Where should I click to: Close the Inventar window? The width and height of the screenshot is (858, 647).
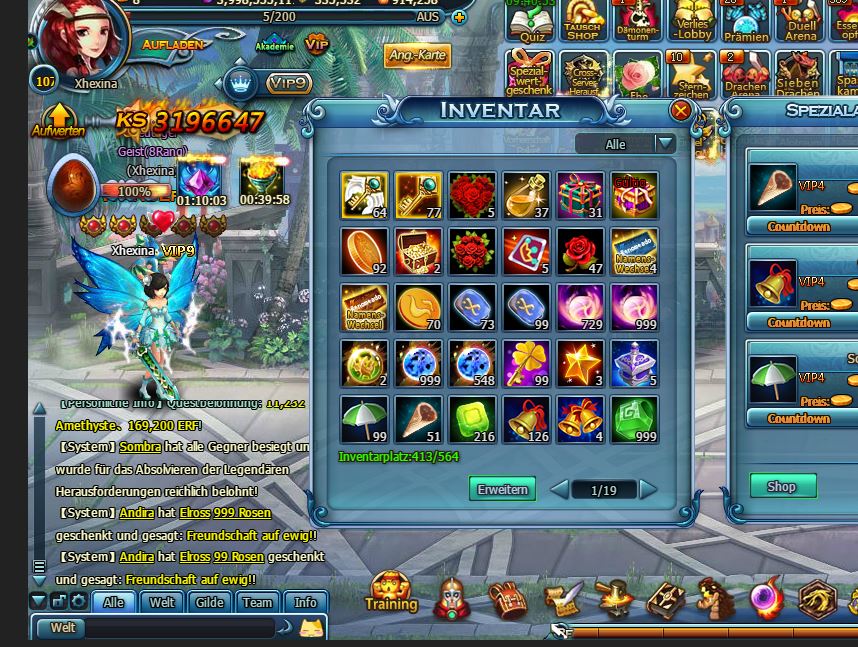[x=681, y=110]
